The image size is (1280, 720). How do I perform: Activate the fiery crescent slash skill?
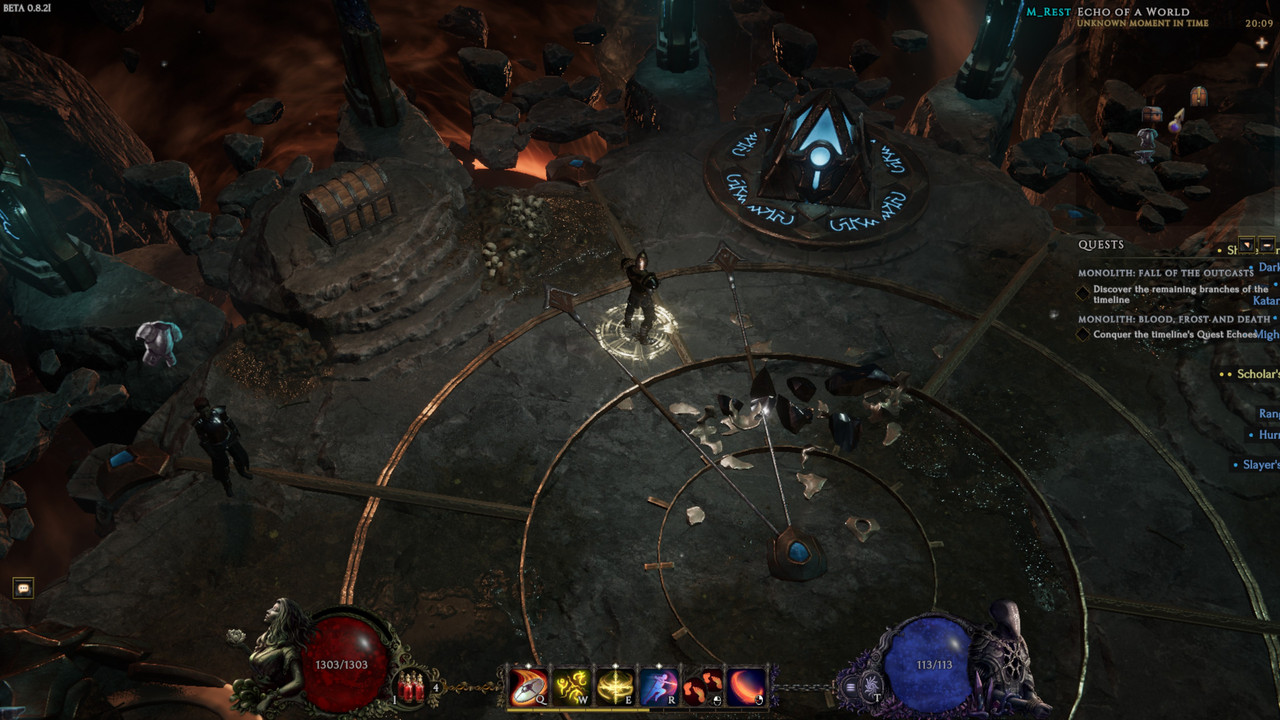(x=746, y=687)
